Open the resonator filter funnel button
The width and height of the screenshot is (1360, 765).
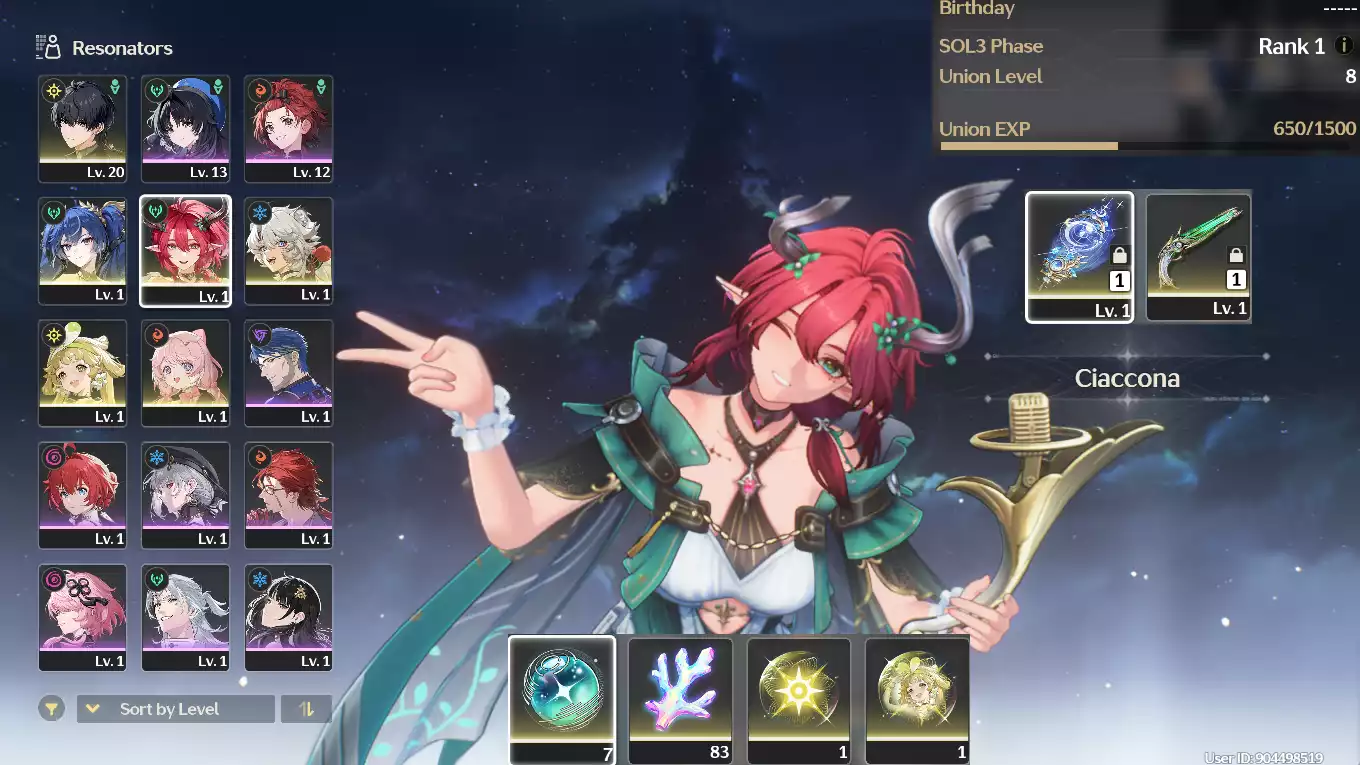[51, 709]
